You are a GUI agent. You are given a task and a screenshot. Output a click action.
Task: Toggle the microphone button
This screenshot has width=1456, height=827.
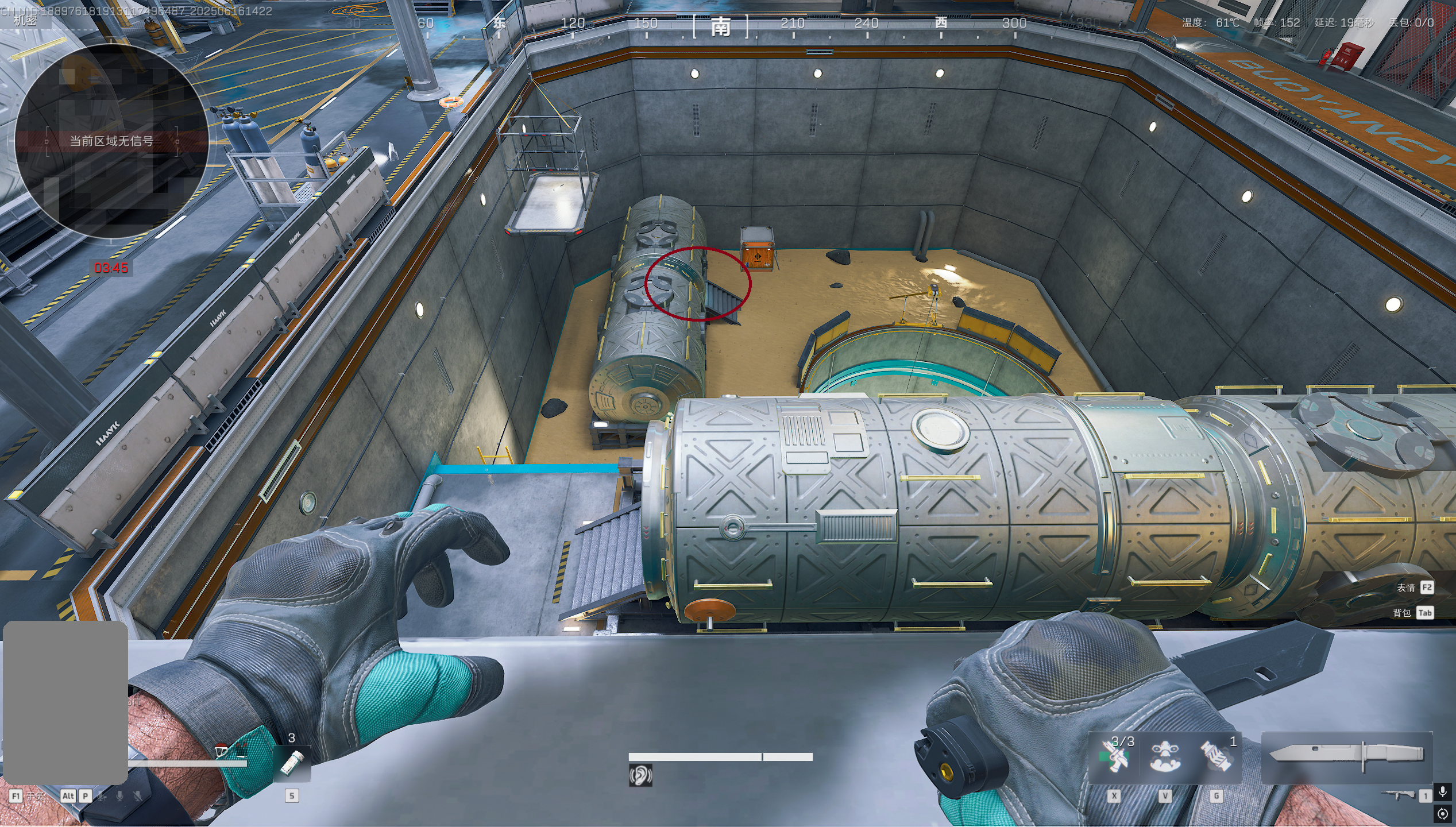1442,793
